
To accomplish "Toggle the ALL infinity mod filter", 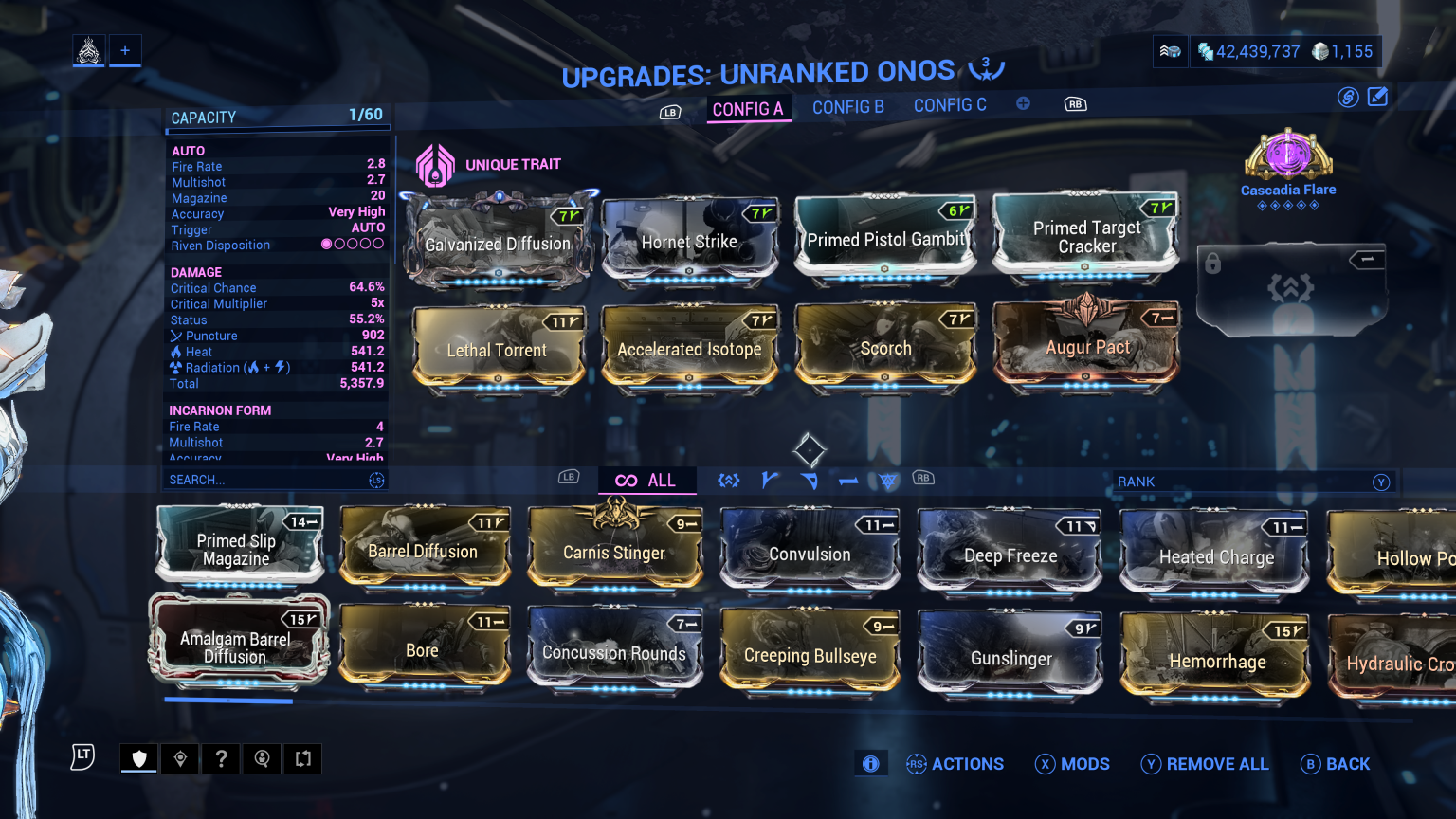I will tap(647, 481).
